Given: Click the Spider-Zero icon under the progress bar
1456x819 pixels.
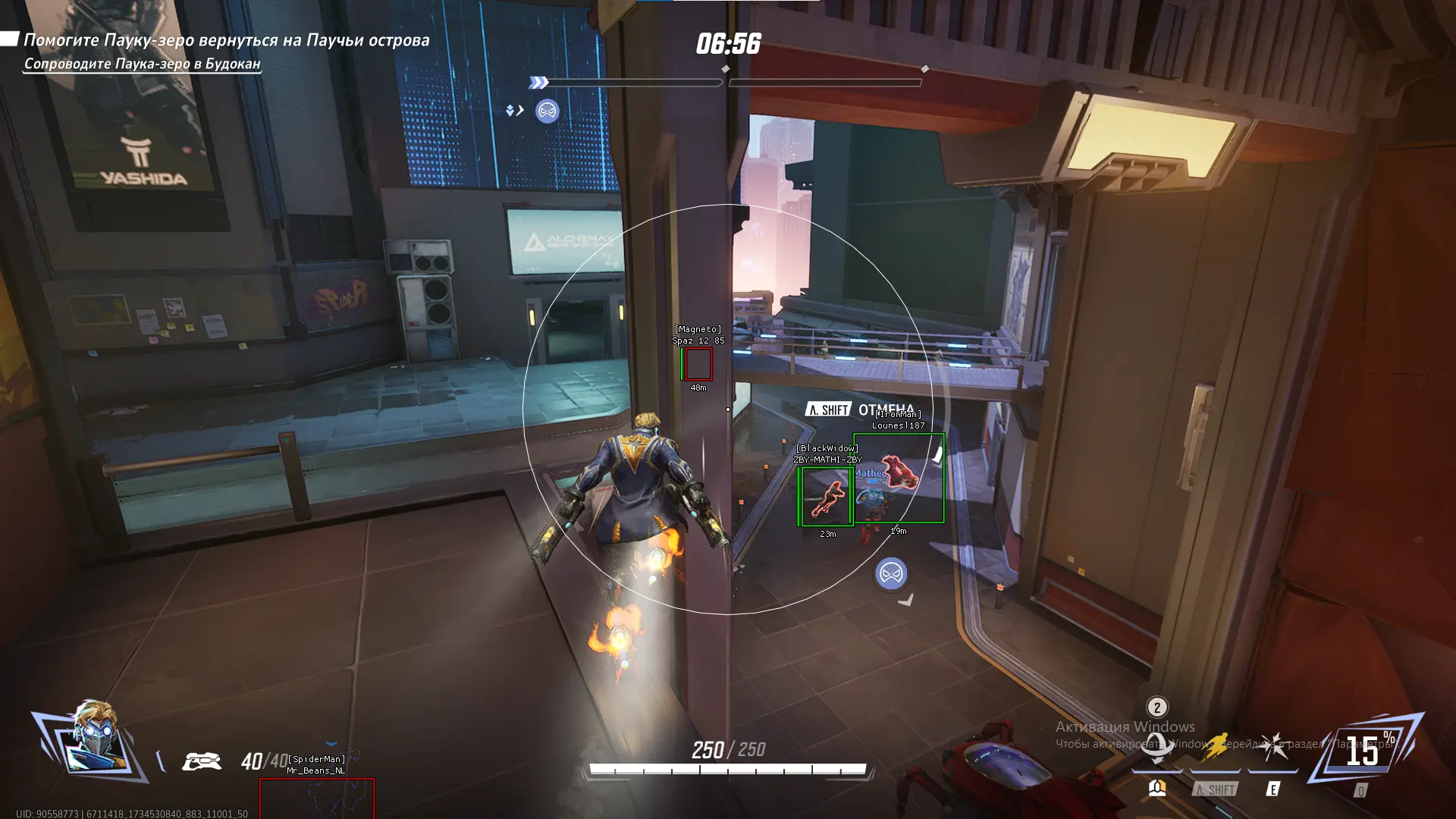Looking at the screenshot, I should tap(547, 111).
